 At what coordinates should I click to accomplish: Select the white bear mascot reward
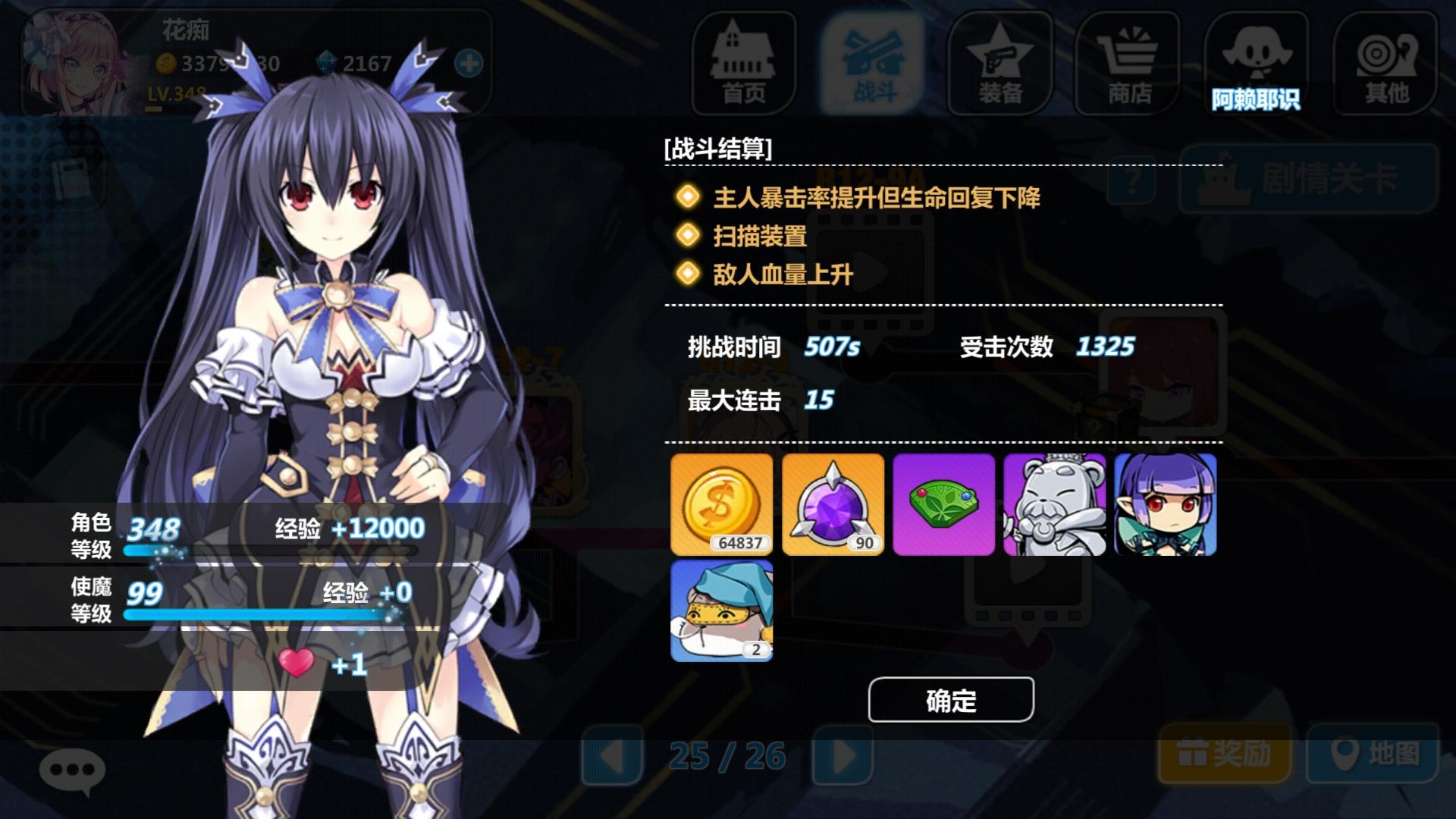[1053, 504]
